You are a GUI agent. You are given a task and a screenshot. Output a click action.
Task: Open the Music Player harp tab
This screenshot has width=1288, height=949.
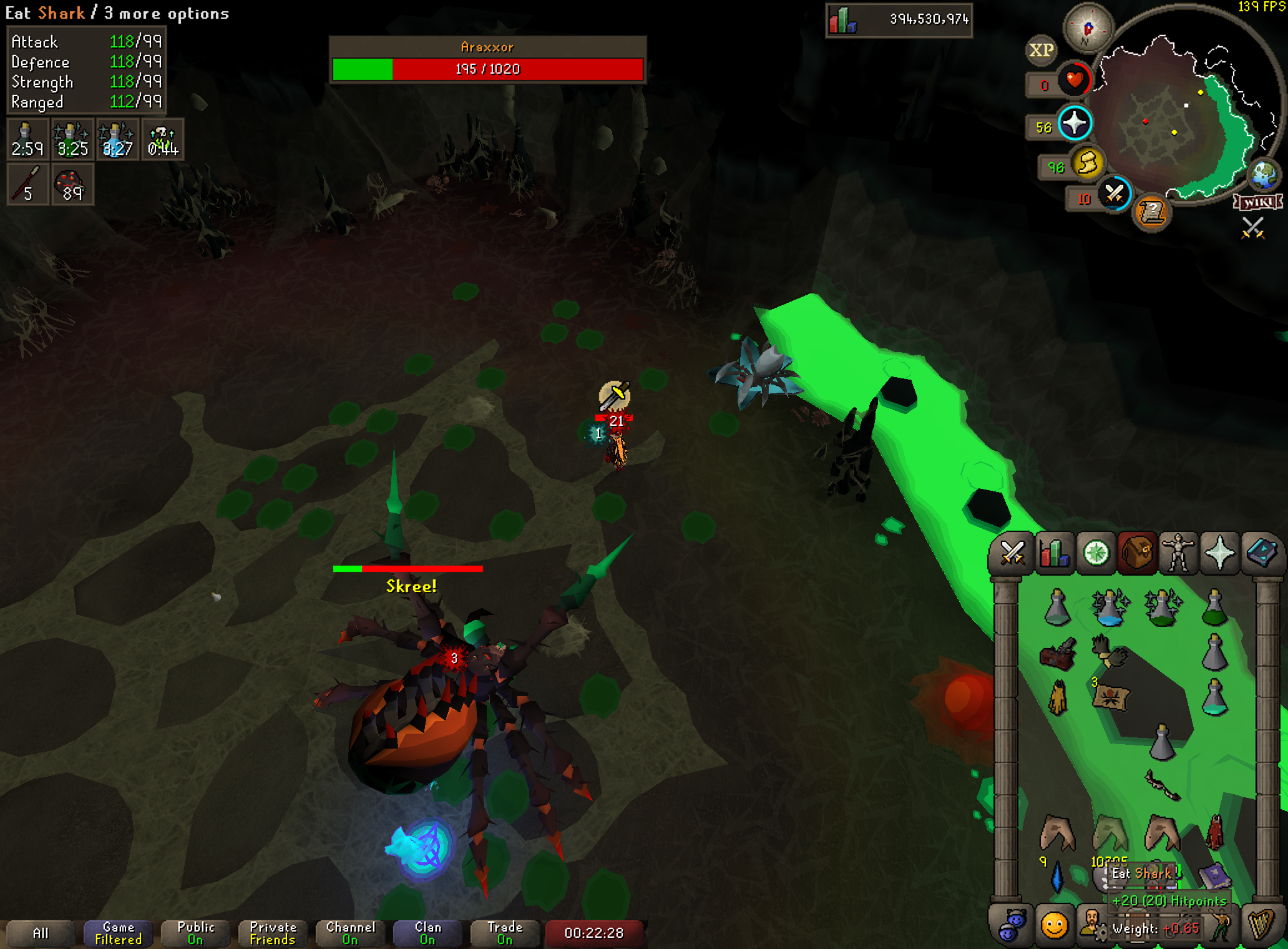point(1261,925)
